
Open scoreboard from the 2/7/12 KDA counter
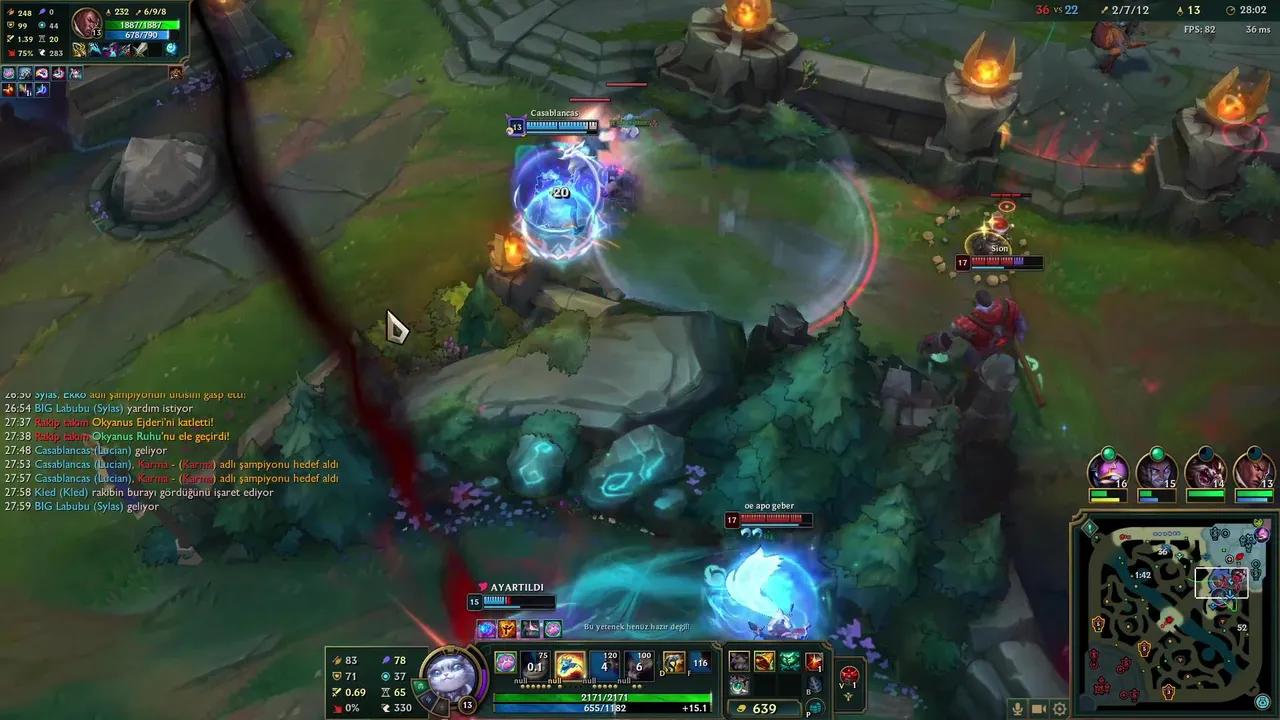(x=1132, y=9)
